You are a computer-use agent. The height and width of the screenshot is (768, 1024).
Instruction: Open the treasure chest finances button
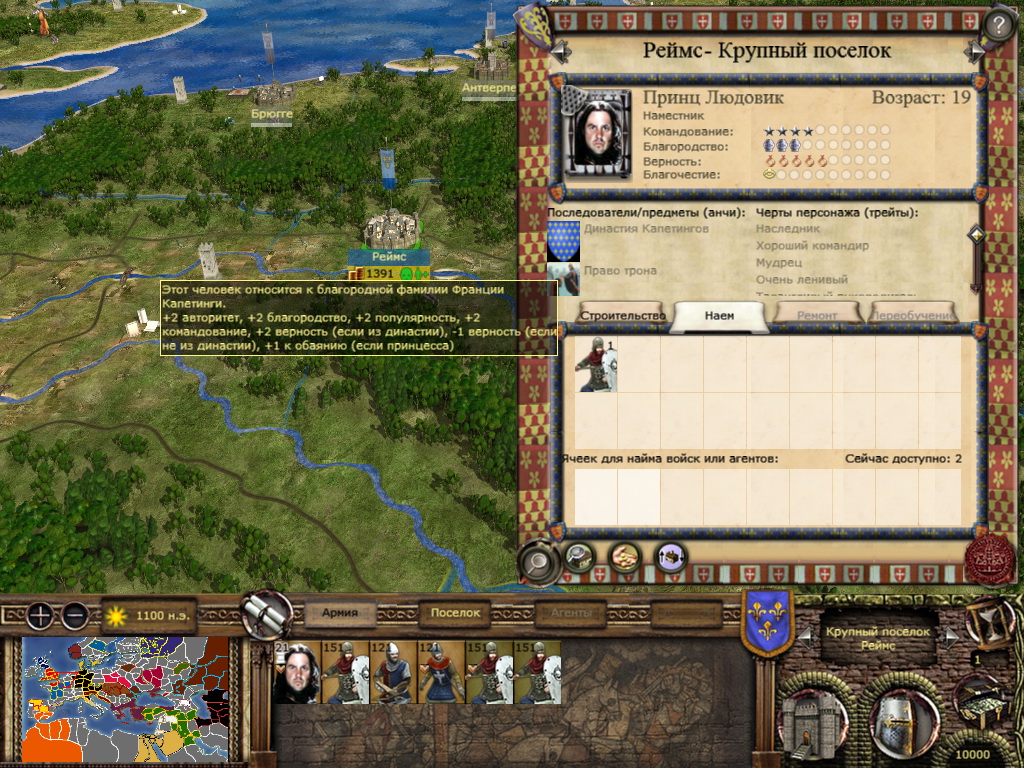coord(981,698)
